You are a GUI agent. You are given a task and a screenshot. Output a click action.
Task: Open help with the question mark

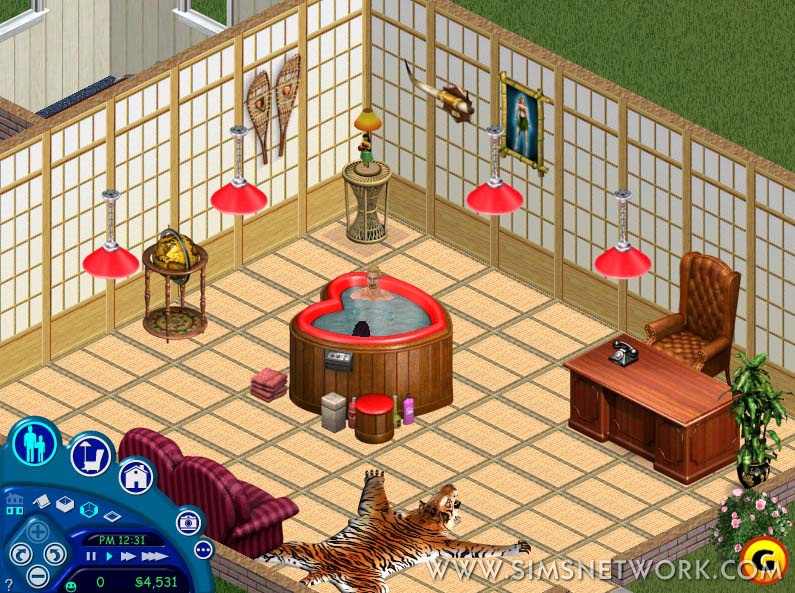click(8, 583)
